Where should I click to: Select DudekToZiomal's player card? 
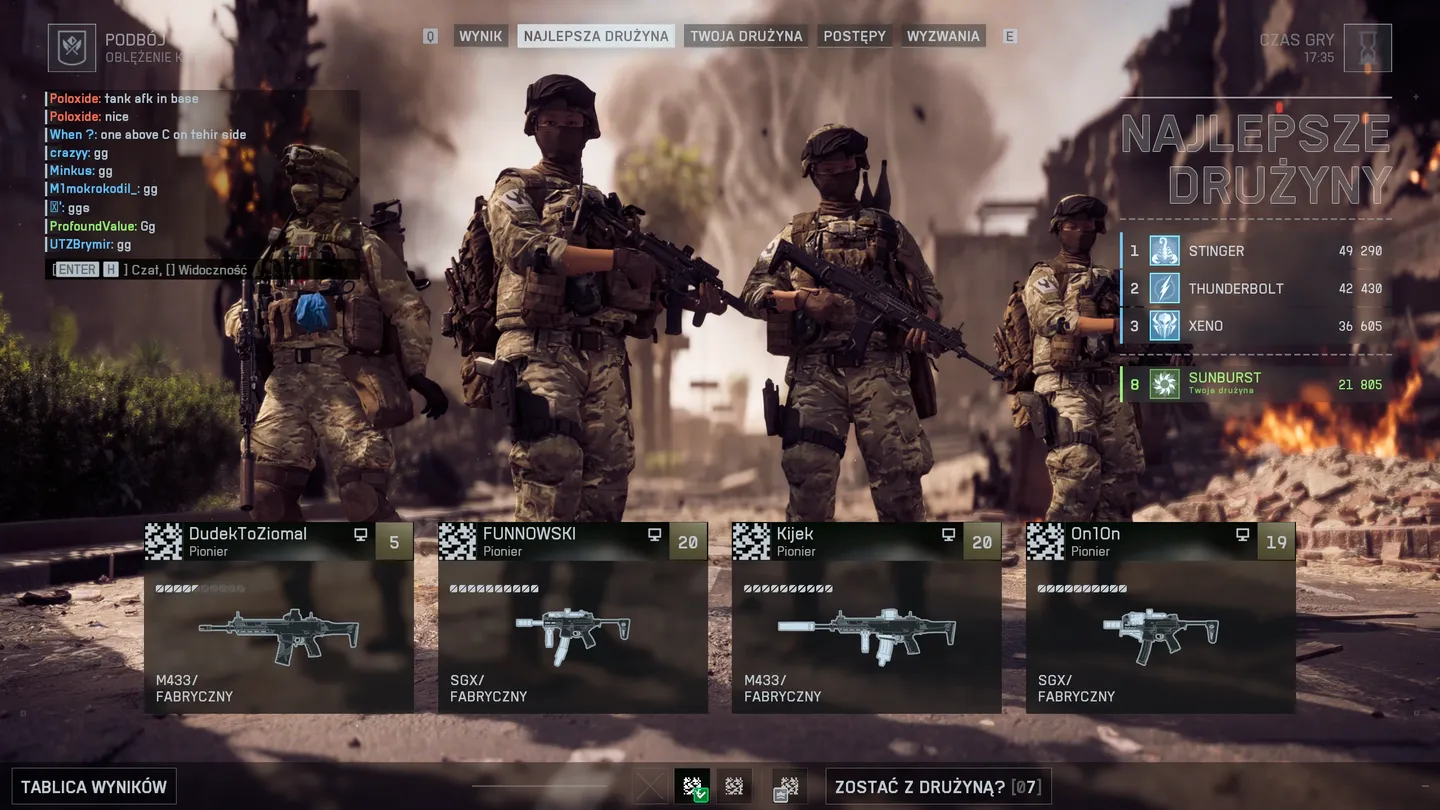click(x=279, y=617)
